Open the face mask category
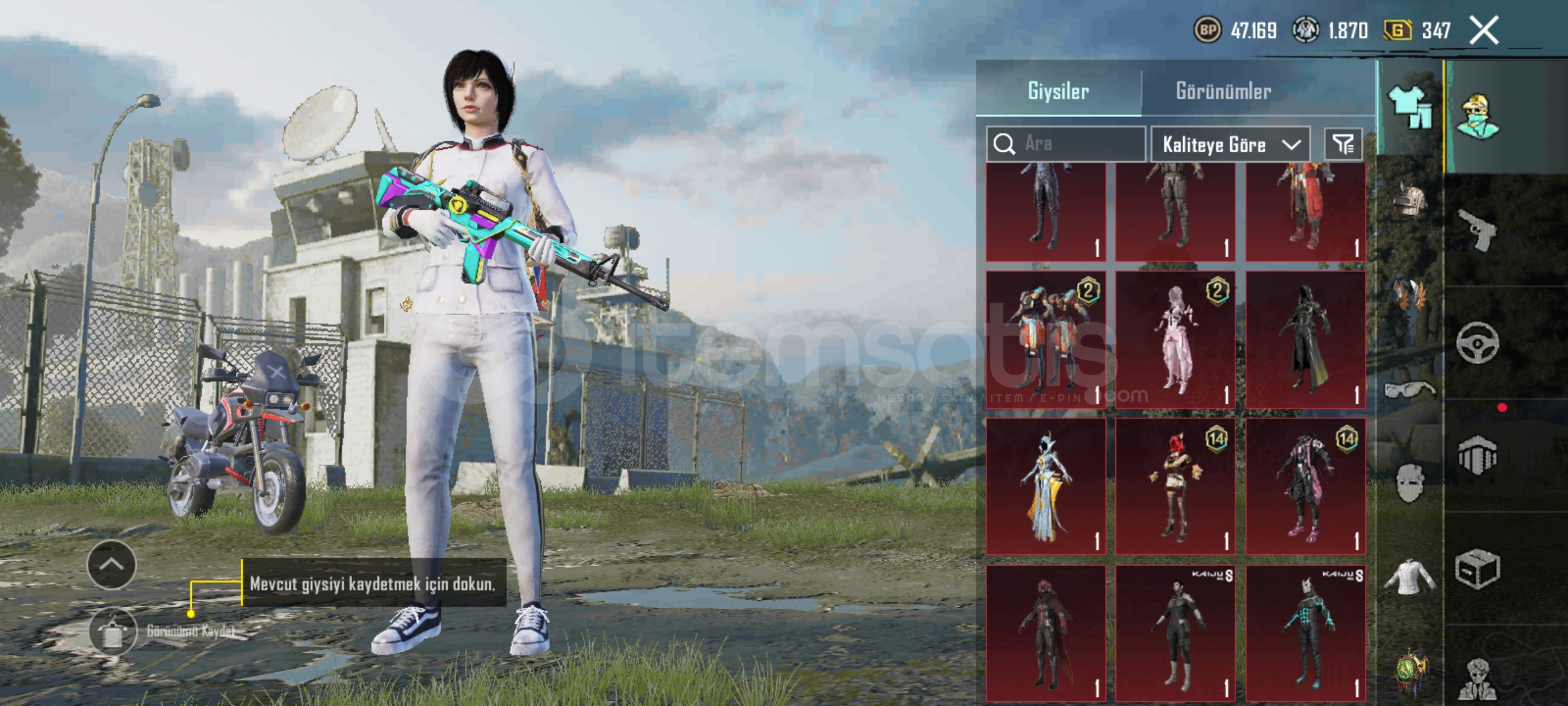The height and width of the screenshot is (706, 1568). [x=1410, y=484]
